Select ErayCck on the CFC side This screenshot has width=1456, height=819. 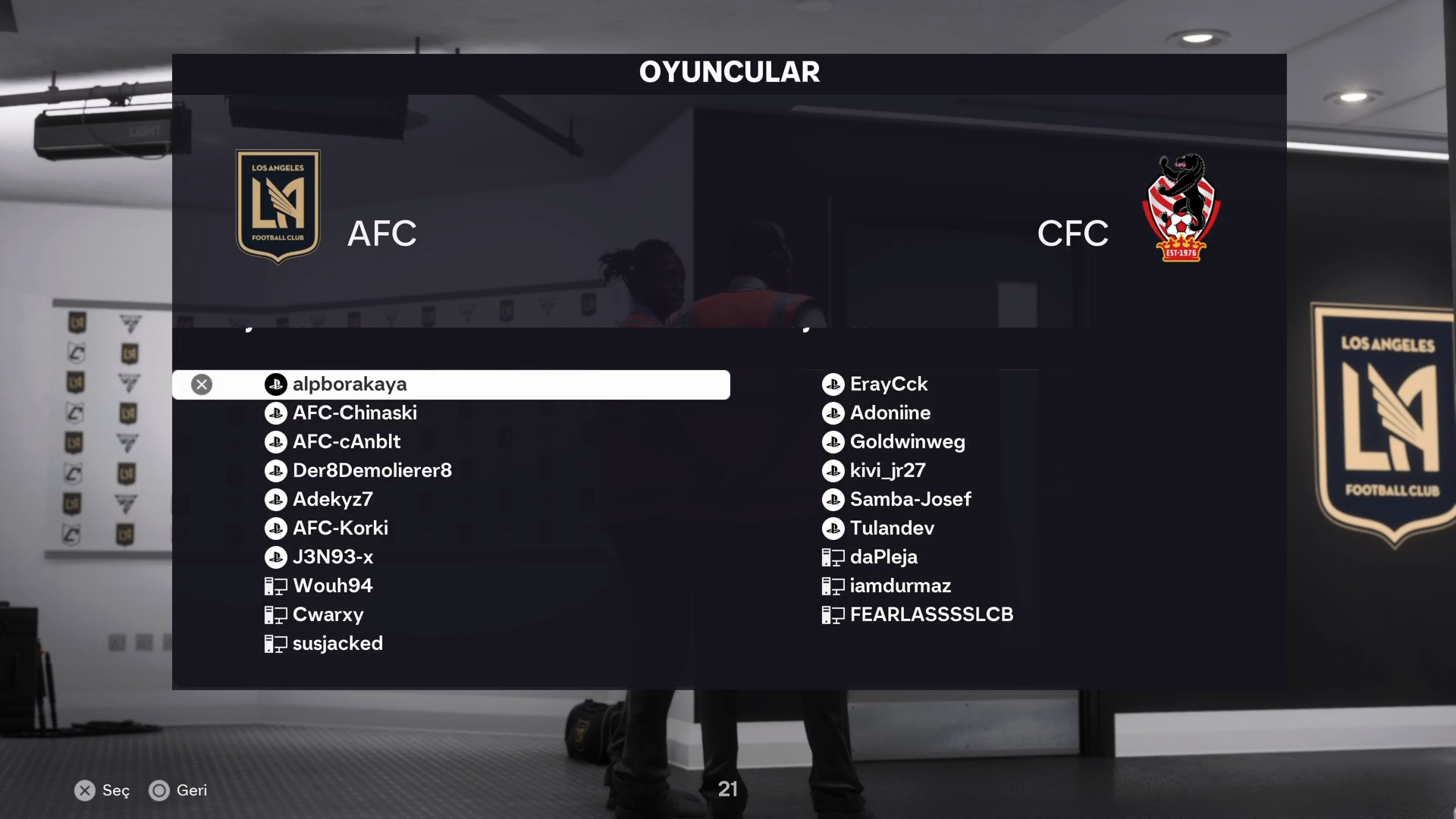point(888,384)
